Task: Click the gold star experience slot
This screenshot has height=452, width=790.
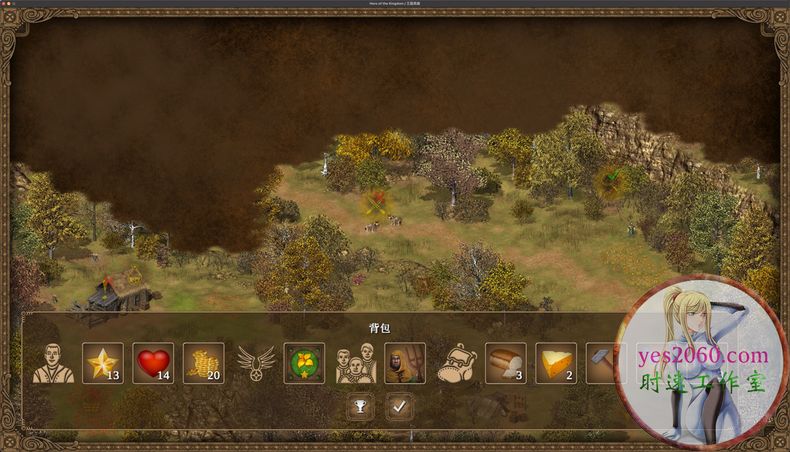Action: tap(103, 363)
